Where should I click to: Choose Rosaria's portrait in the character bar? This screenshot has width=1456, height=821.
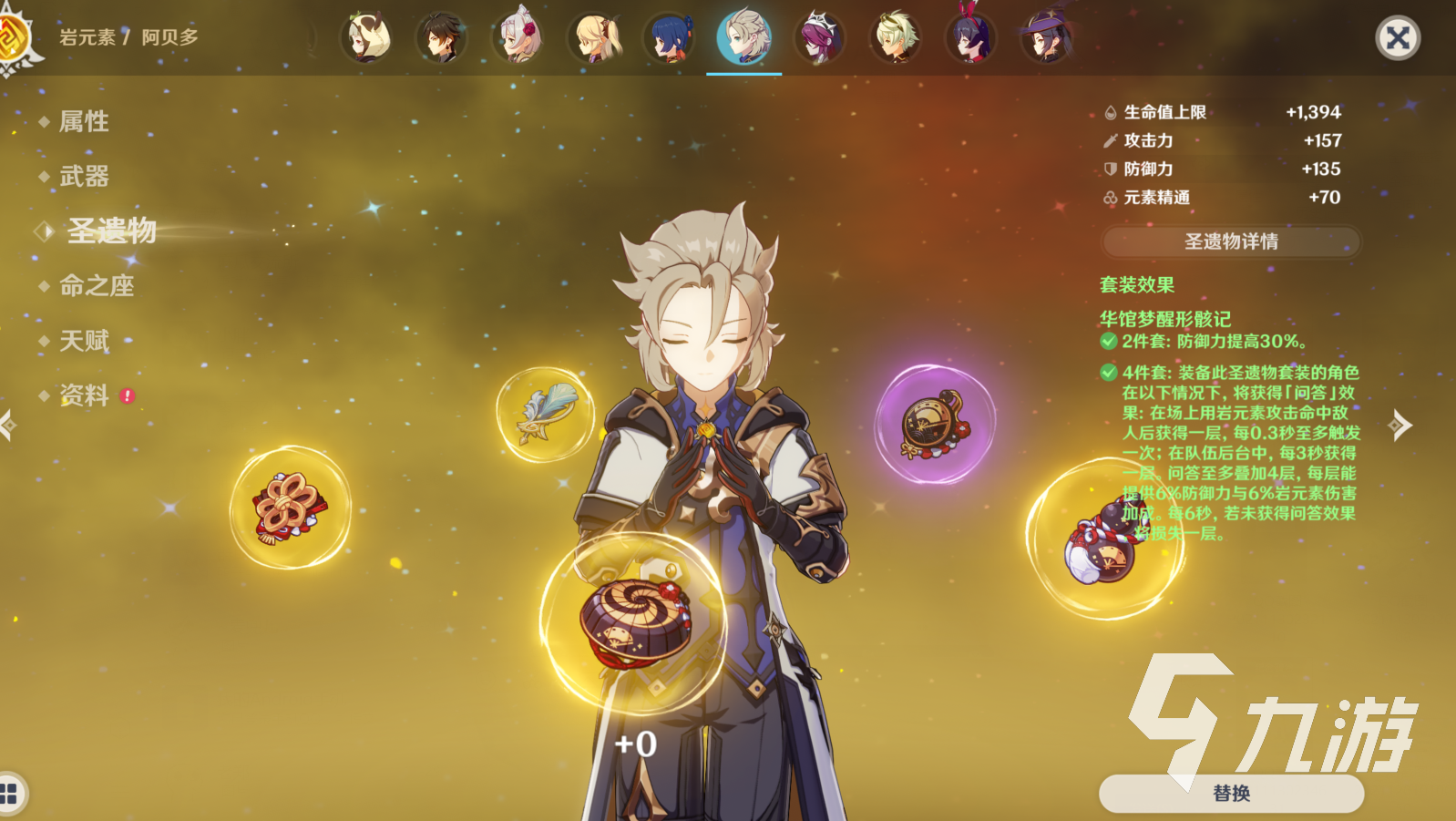point(820,38)
